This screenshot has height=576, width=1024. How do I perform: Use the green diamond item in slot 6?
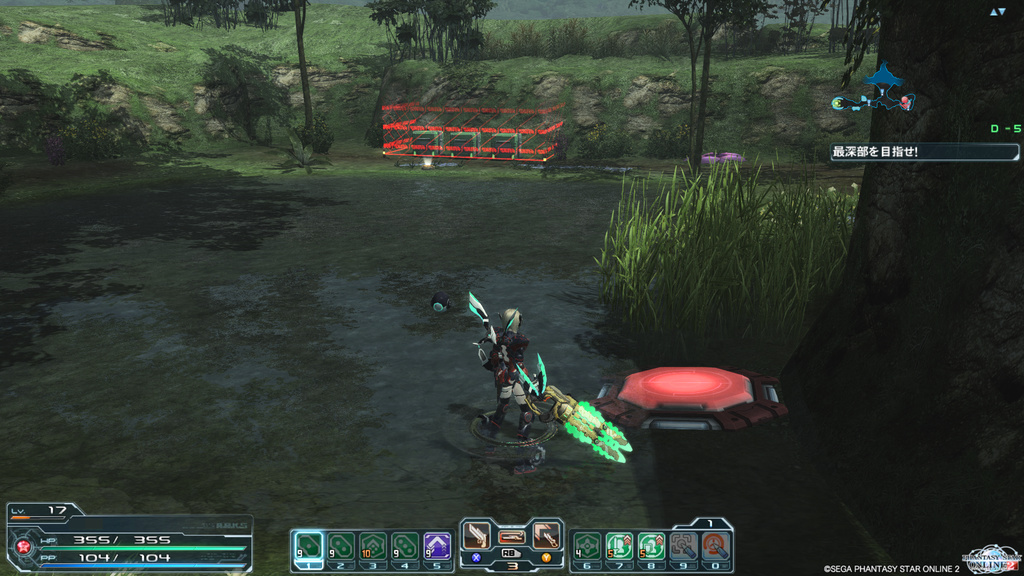pos(587,545)
